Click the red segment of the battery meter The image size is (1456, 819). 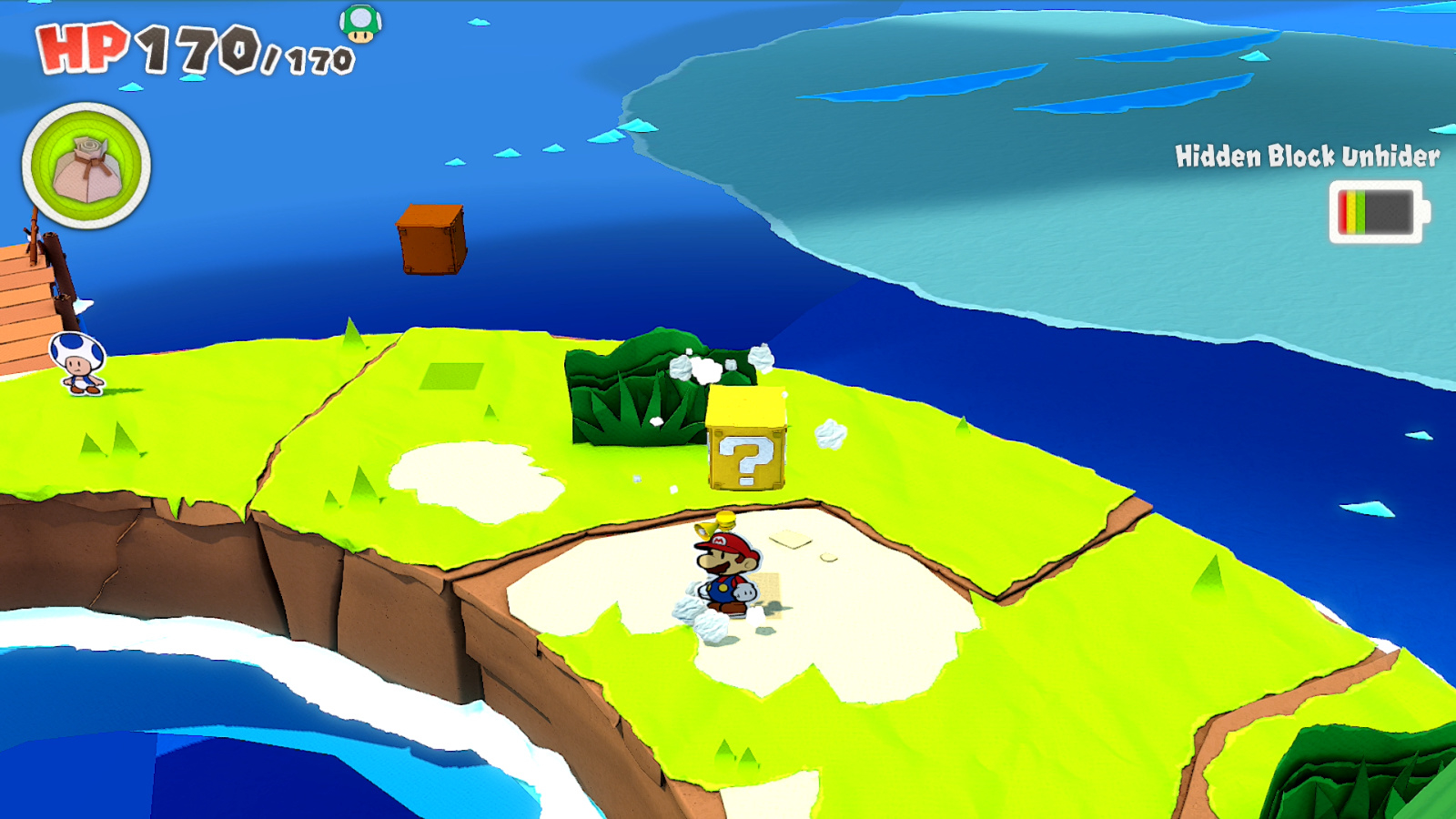click(x=1342, y=210)
